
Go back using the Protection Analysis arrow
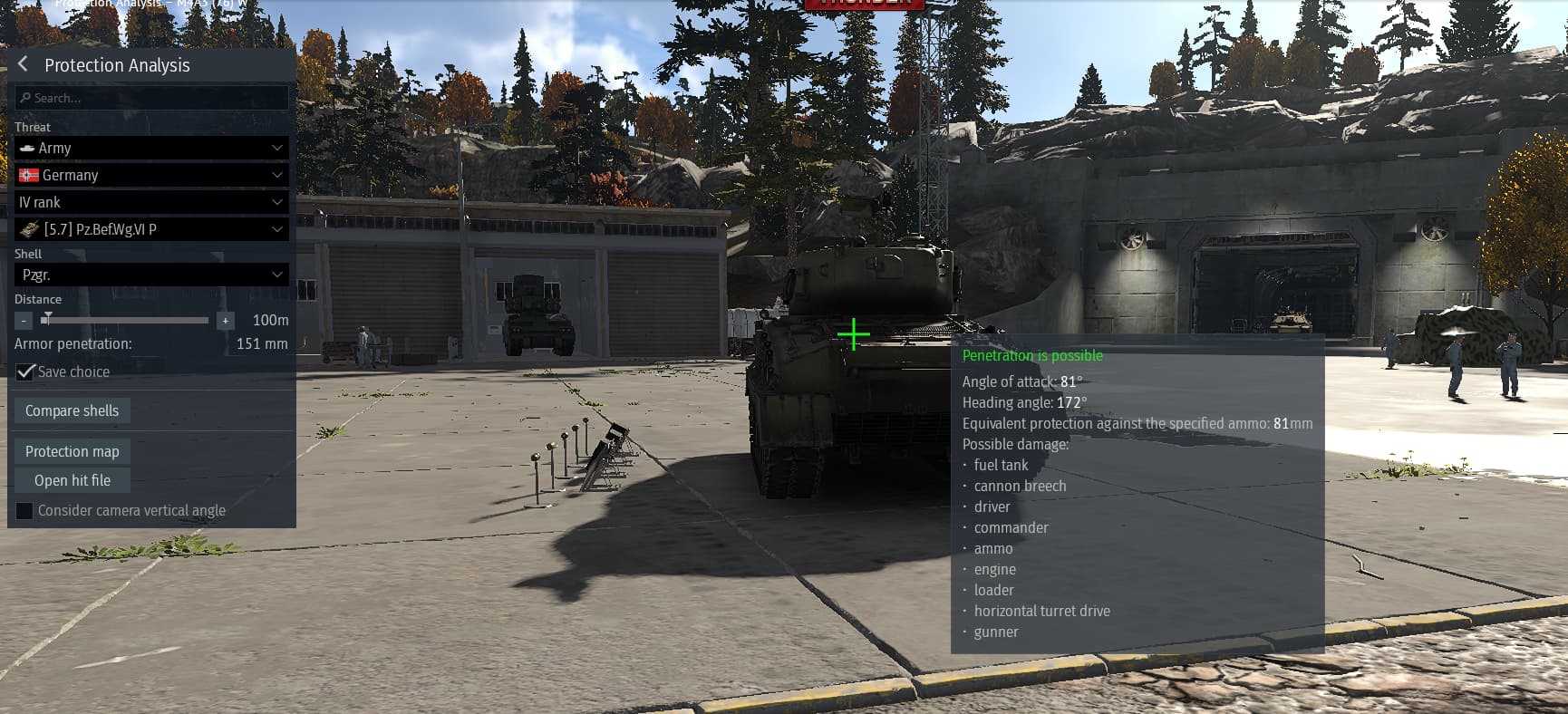tap(24, 64)
